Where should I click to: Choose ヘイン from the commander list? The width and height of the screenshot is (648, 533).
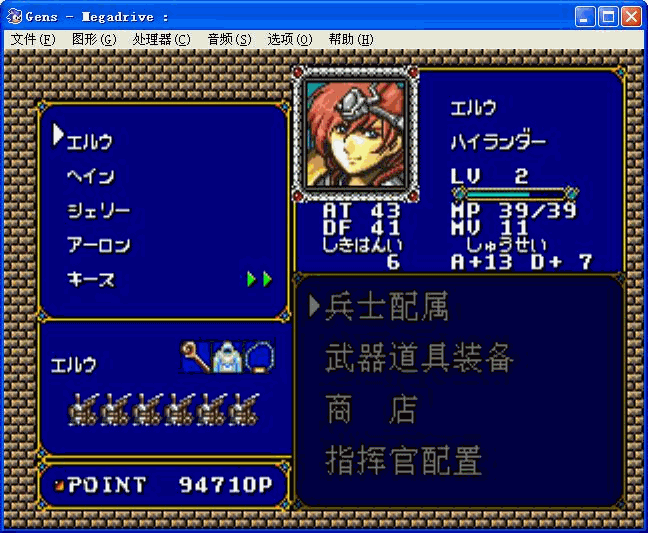pyautogui.click(x=90, y=176)
